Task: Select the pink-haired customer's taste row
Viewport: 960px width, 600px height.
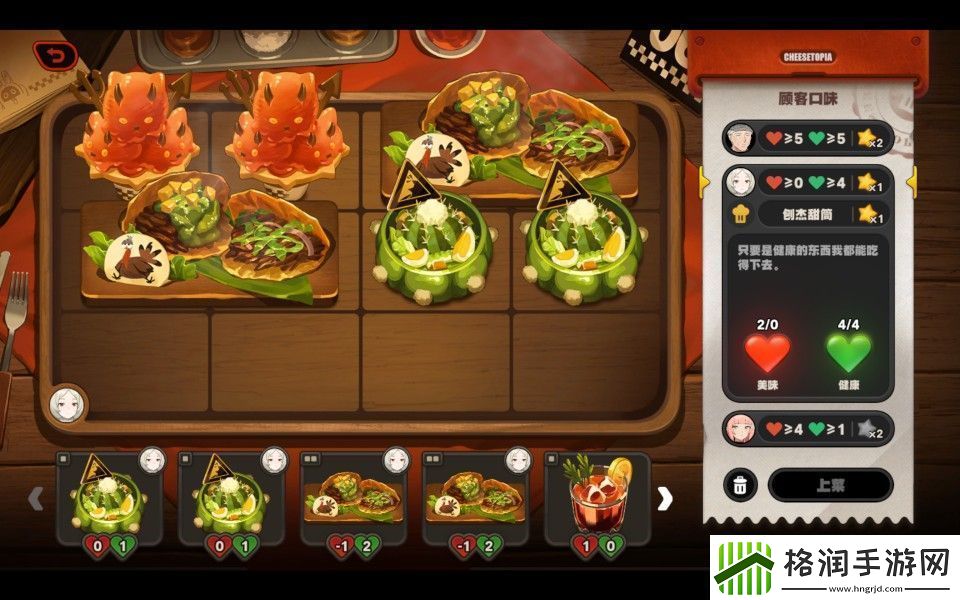Action: 807,429
